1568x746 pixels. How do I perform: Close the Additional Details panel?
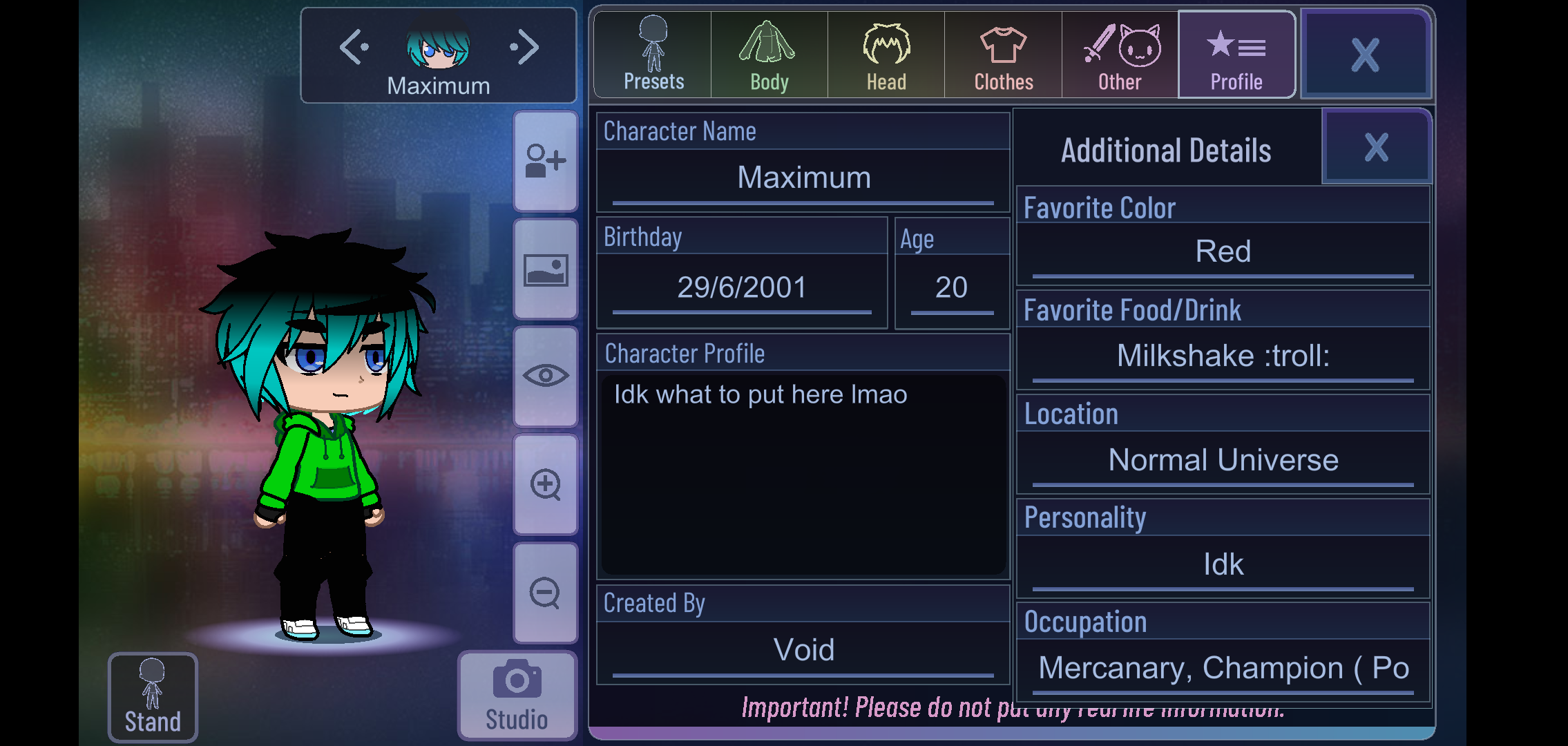coord(1375,146)
